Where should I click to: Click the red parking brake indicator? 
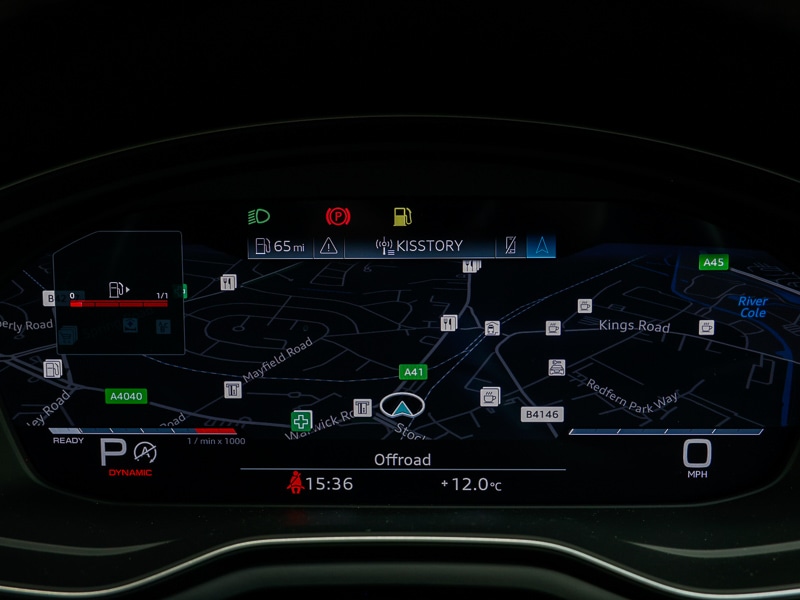338,216
